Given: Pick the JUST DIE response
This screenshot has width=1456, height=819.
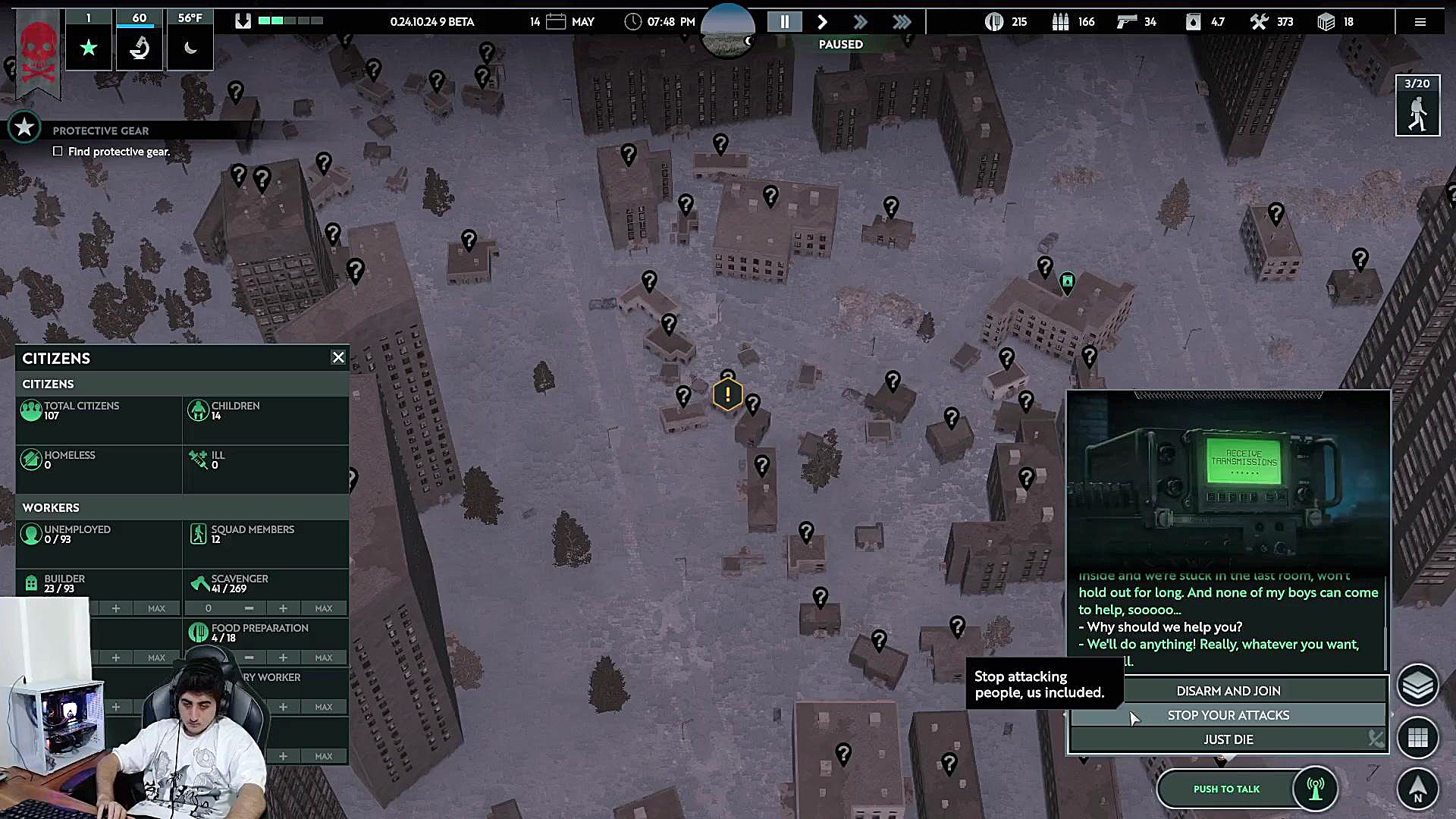Looking at the screenshot, I should [1228, 739].
